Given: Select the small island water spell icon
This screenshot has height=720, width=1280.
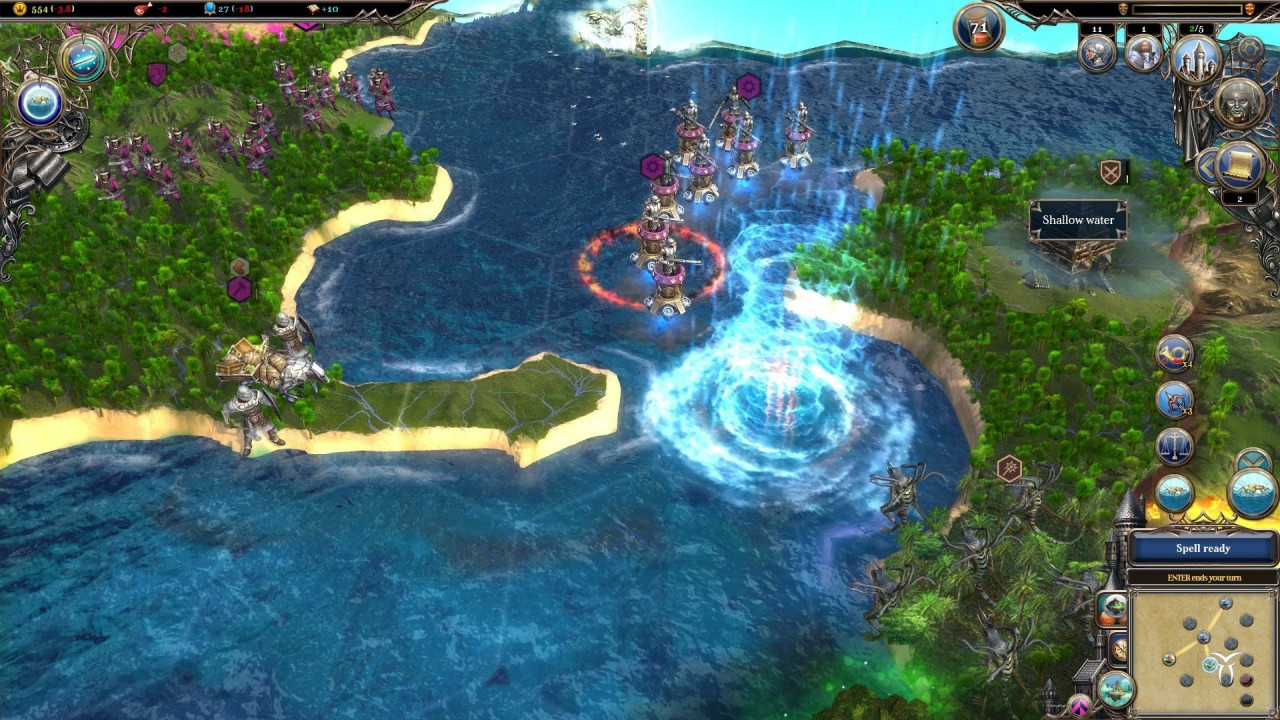Looking at the screenshot, I should pyautogui.click(x=1174, y=493).
